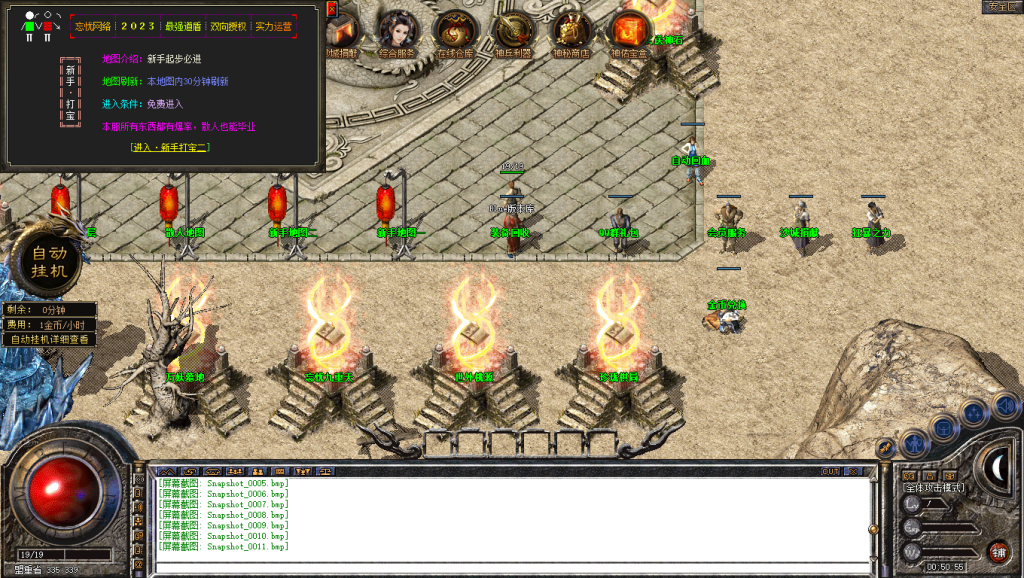
Task: View 自动挂机详细查看 details
Action: point(50,339)
